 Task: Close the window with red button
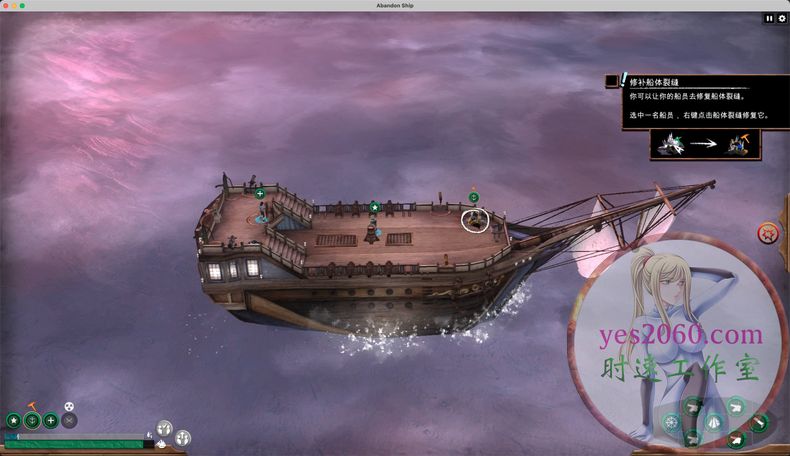[x=7, y=5]
